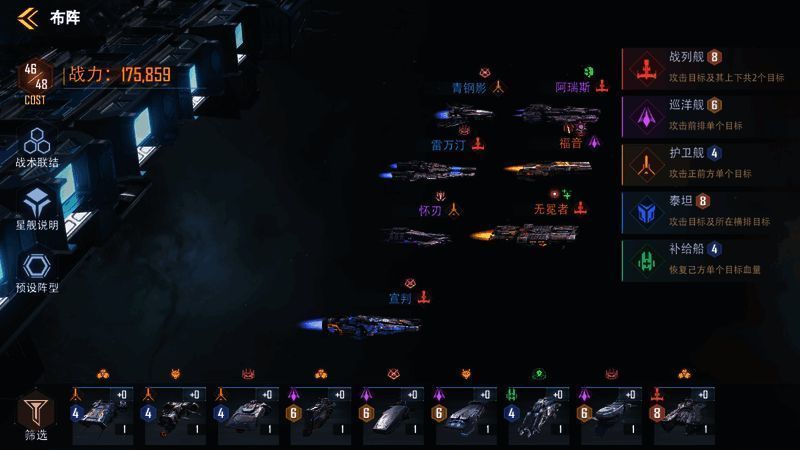Open 星舰说明 starship info
This screenshot has width=800, height=450.
point(37,208)
